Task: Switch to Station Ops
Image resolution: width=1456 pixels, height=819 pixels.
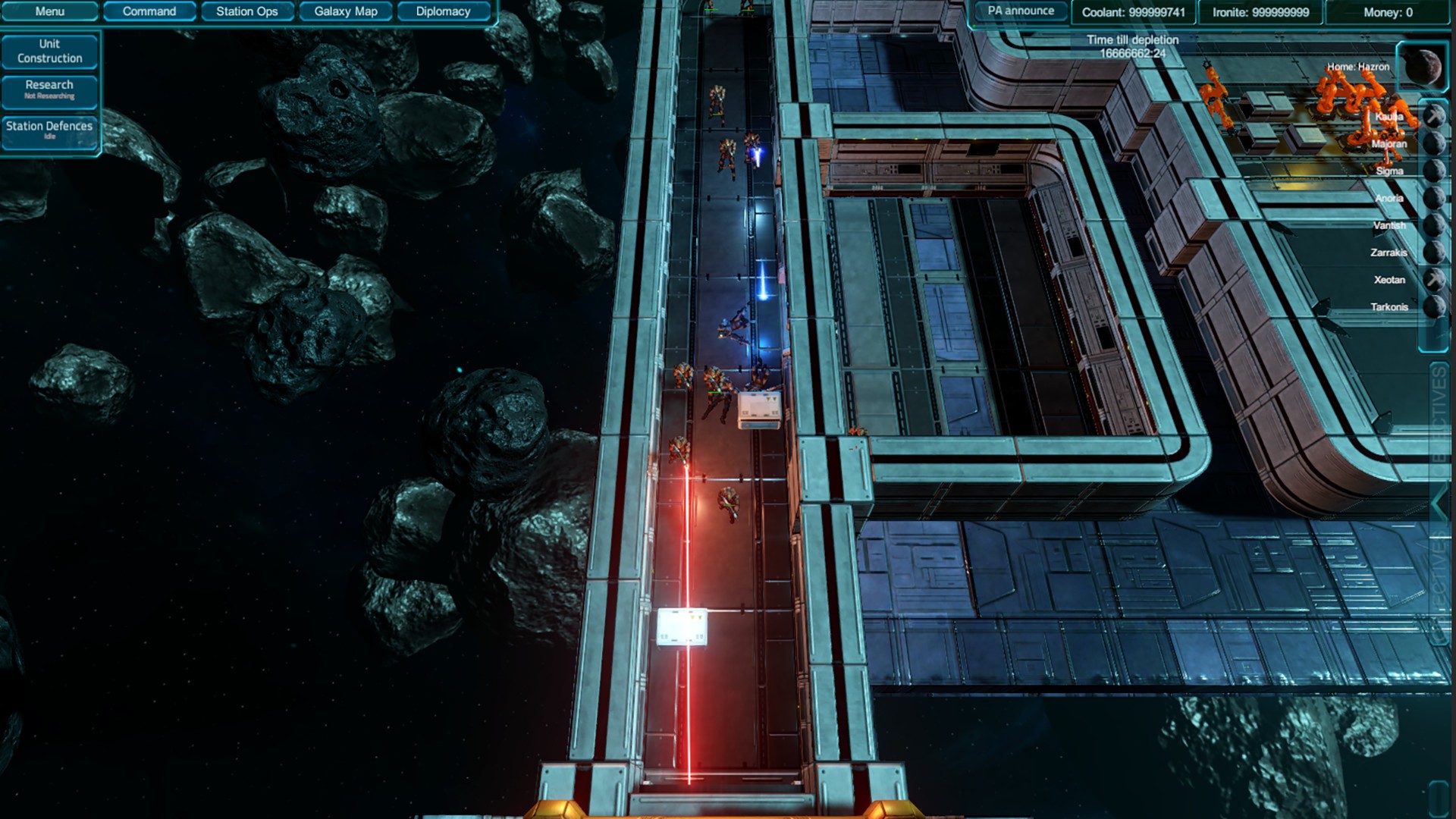Action: point(246,11)
